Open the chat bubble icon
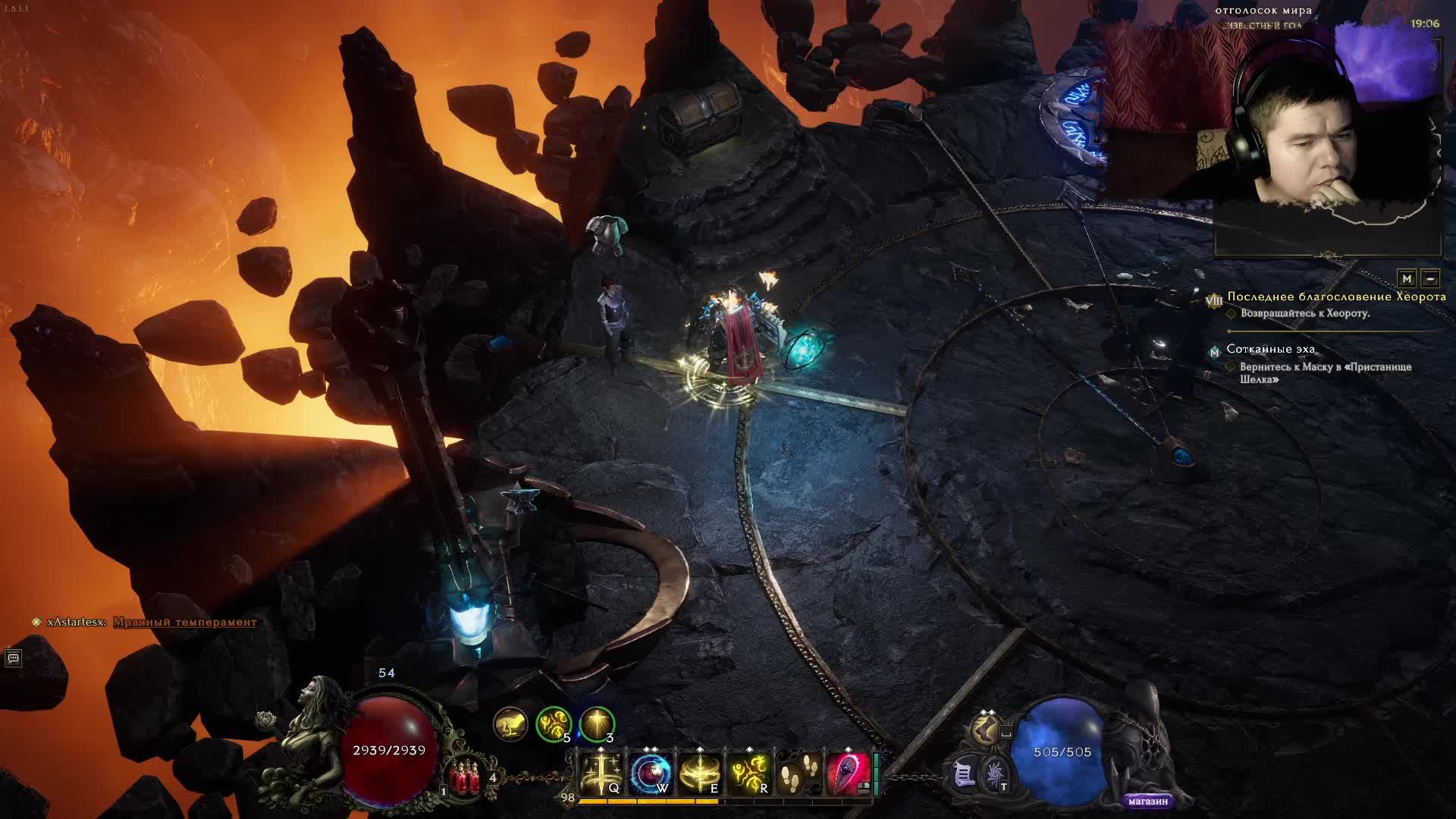Viewport: 1456px width, 819px height. (13, 658)
